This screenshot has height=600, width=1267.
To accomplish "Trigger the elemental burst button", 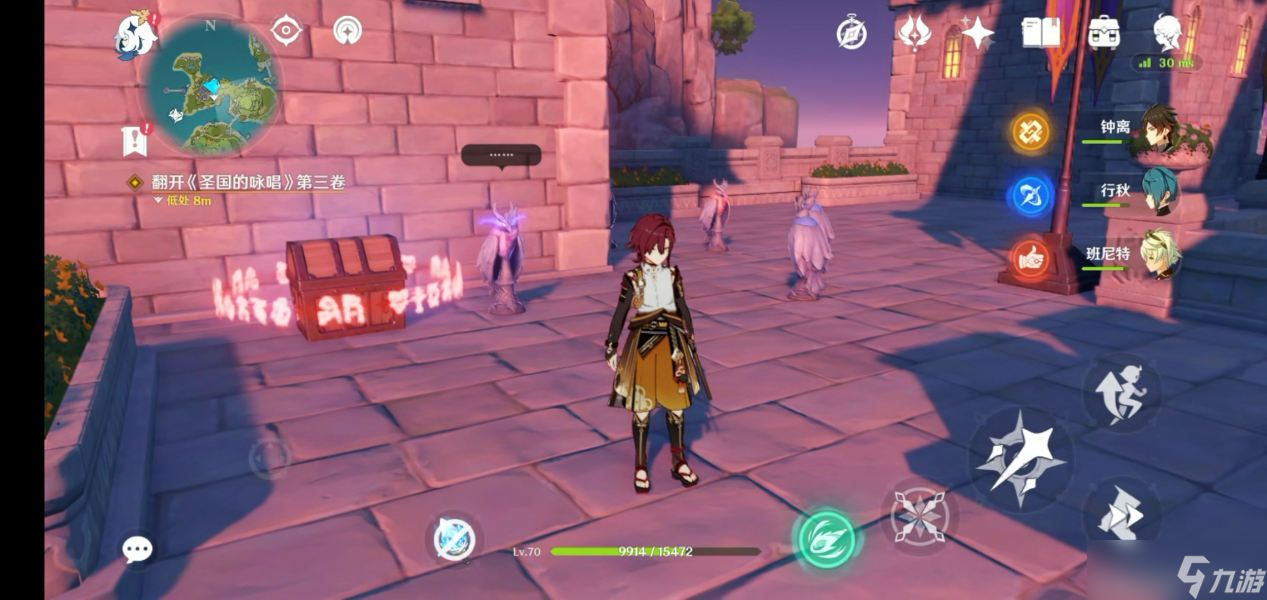I will [920, 517].
